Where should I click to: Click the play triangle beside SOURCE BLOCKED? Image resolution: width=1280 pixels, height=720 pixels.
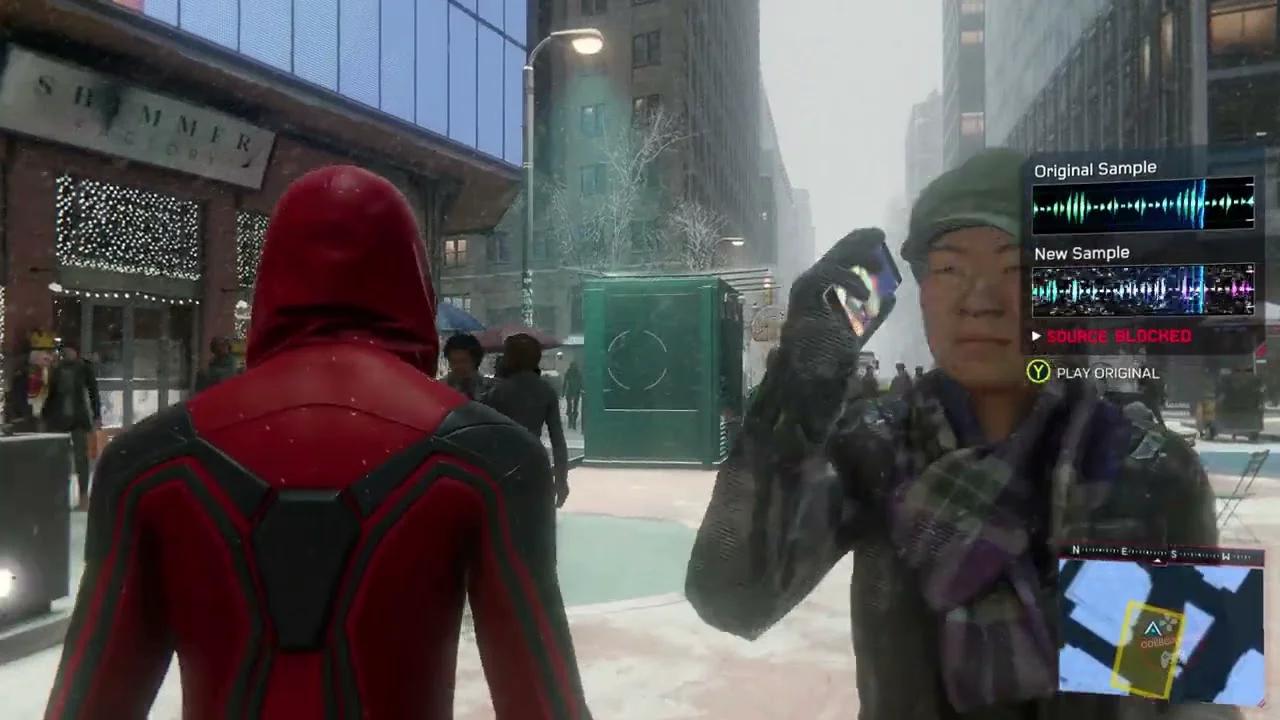[x=1035, y=337]
